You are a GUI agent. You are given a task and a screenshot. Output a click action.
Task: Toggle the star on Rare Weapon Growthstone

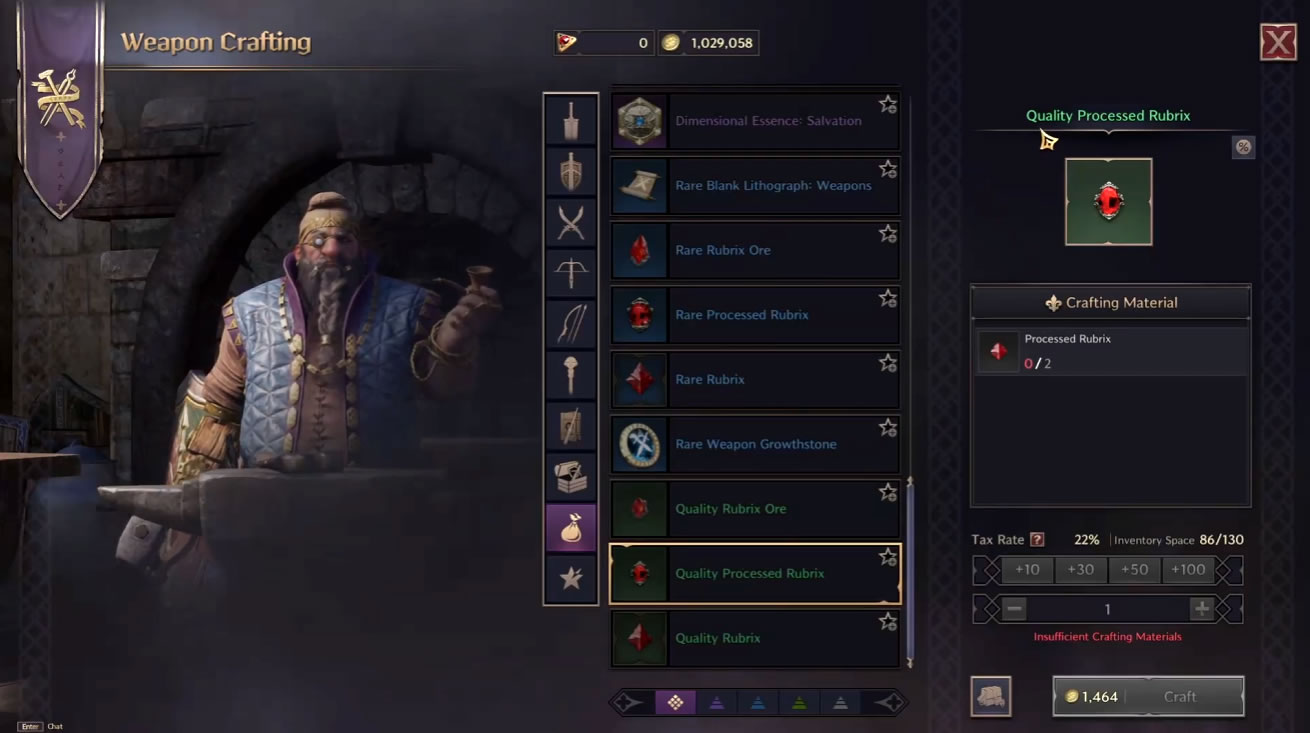[888, 427]
